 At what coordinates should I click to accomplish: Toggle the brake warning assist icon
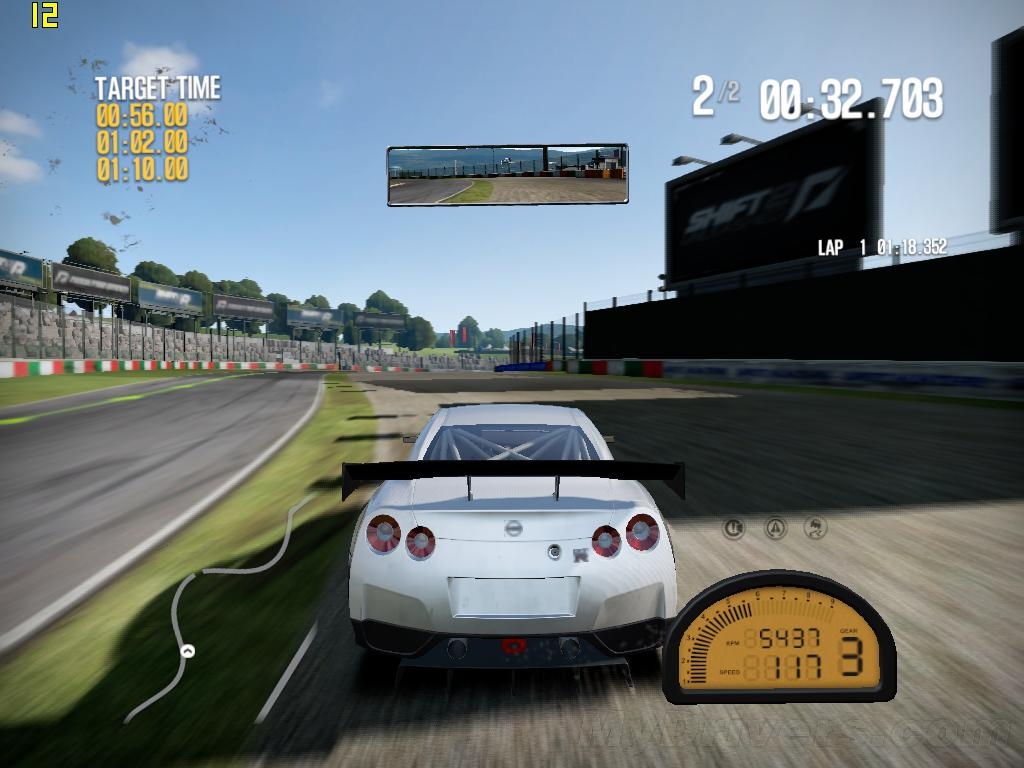pos(734,528)
